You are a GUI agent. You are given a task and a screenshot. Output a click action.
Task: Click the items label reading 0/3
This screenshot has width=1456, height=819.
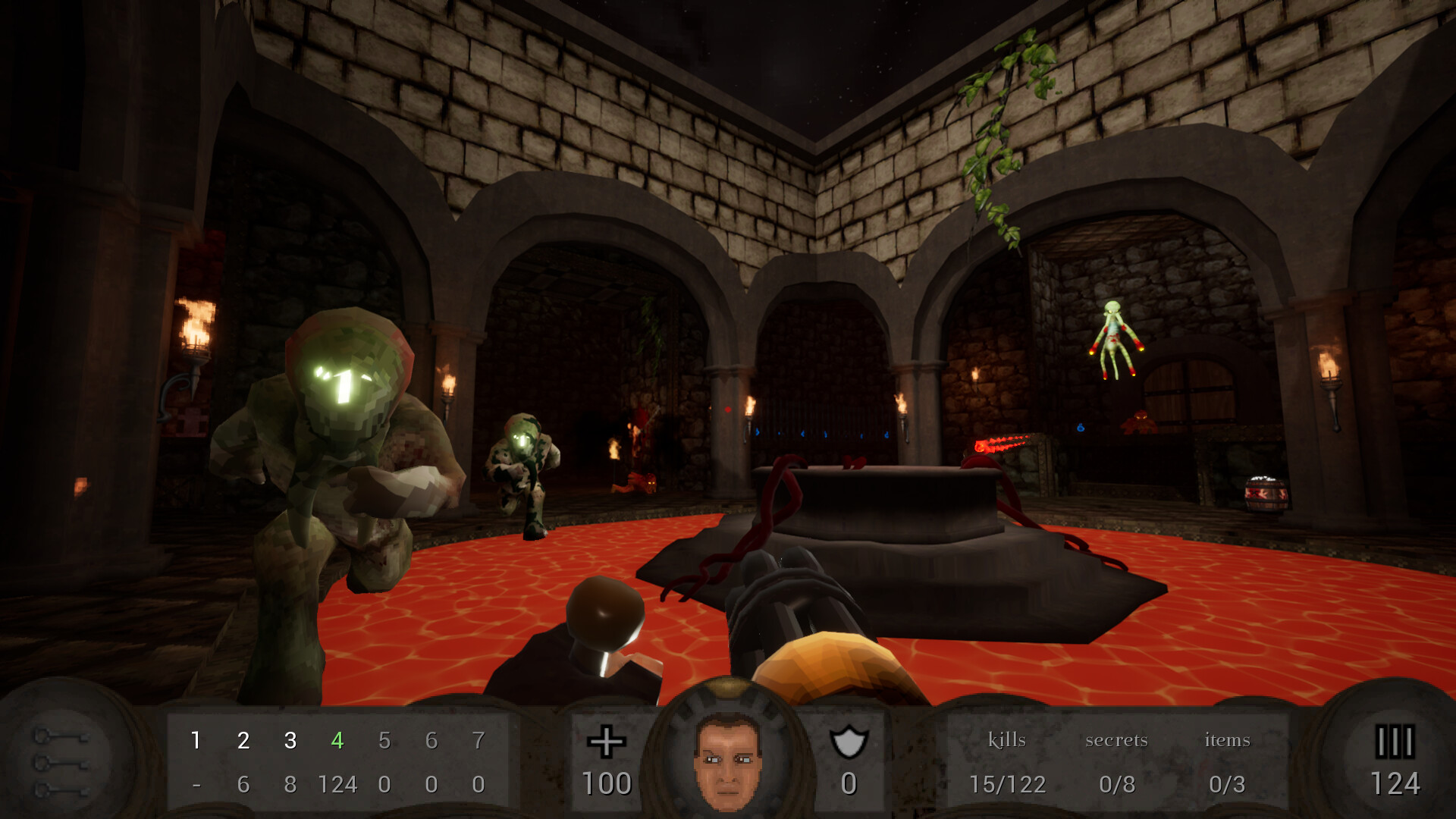click(x=1227, y=783)
